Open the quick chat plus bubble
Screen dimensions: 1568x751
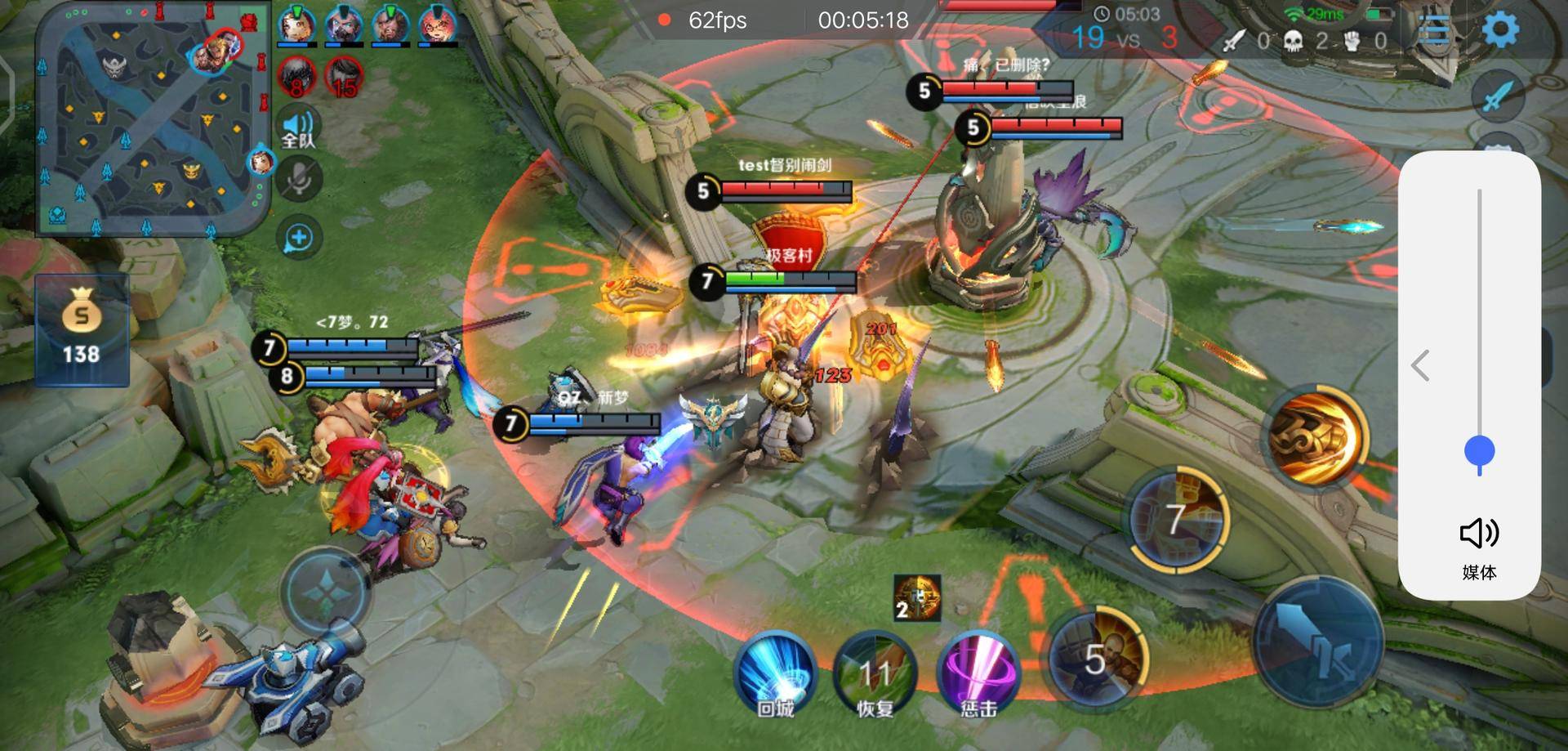click(299, 239)
